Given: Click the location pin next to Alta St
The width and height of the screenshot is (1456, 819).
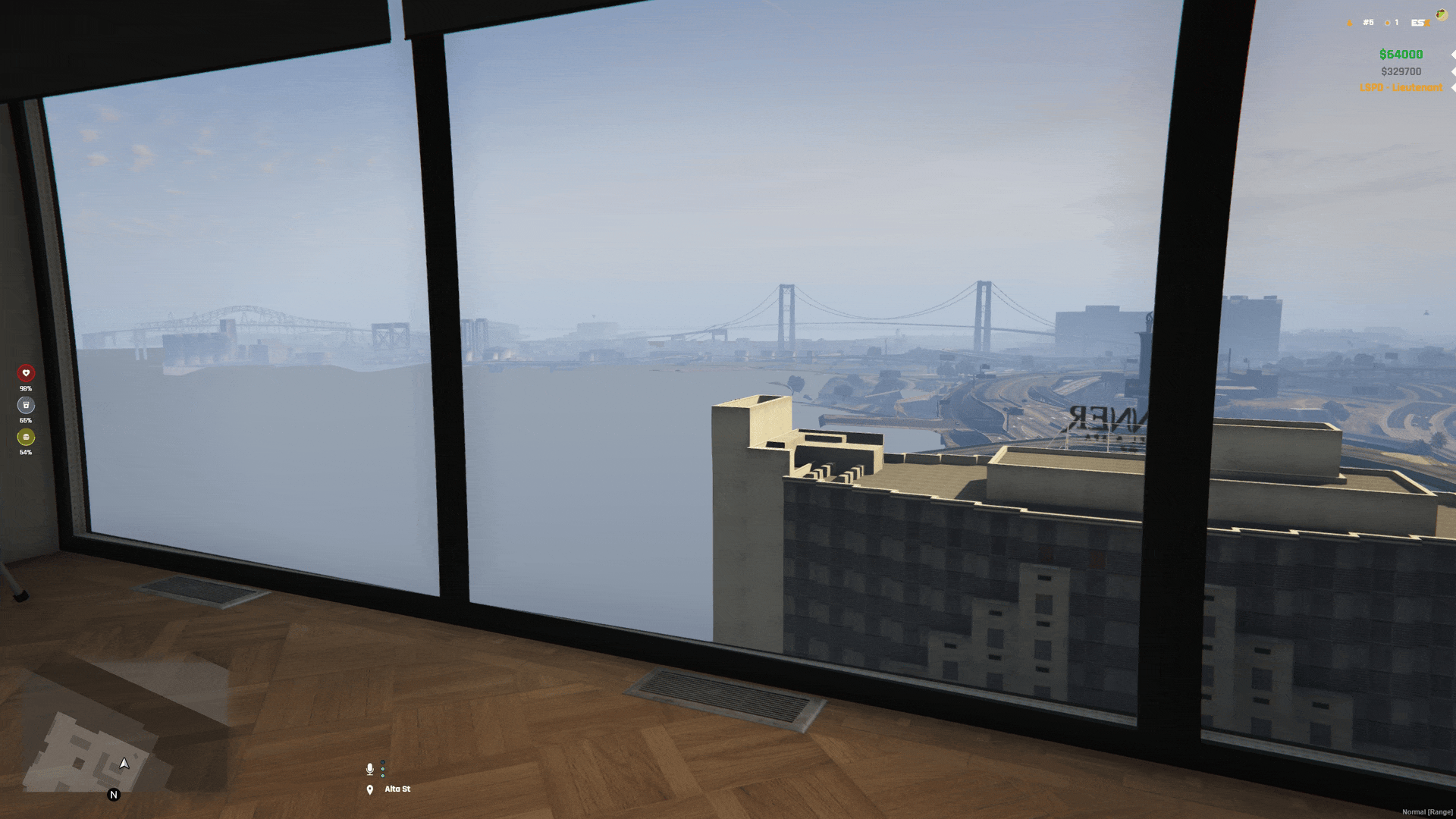Looking at the screenshot, I should click(x=370, y=789).
